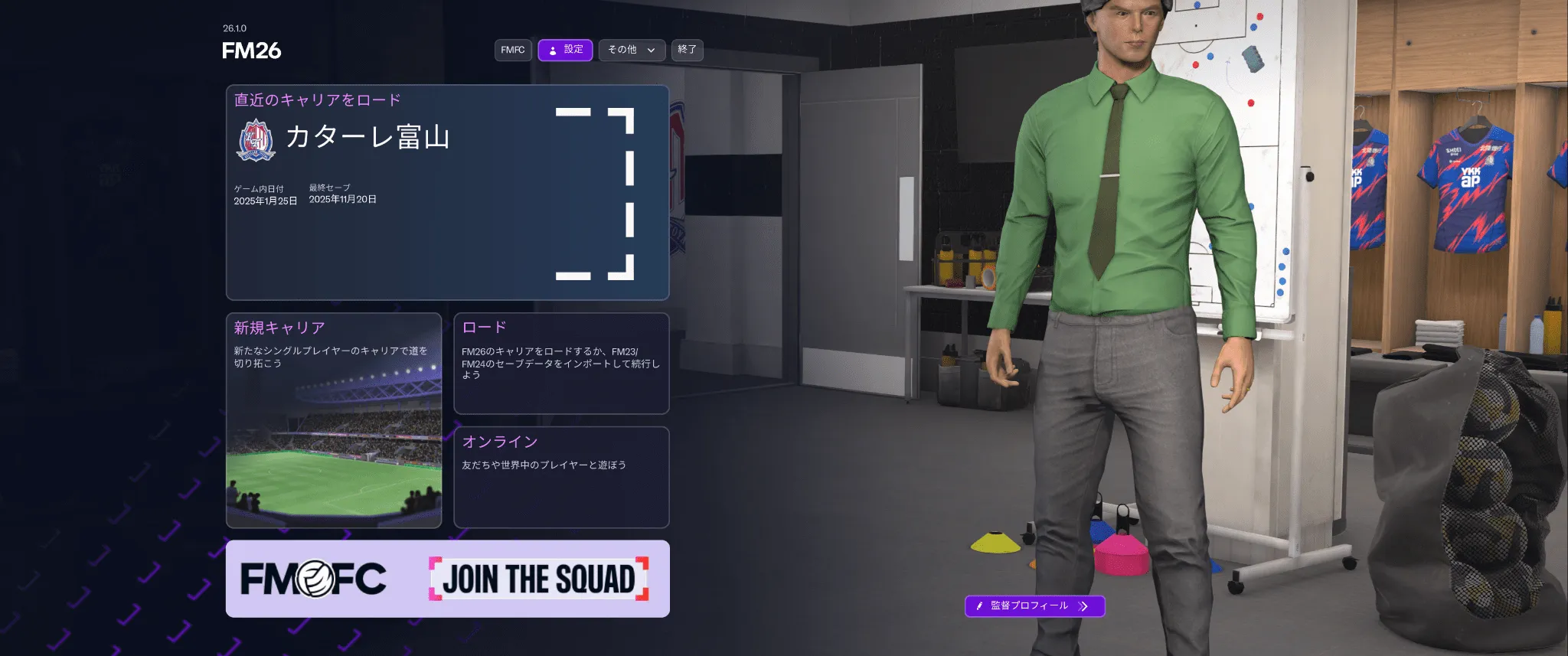Open the ロード load career panel
This screenshot has width=1568, height=656.
(x=561, y=363)
